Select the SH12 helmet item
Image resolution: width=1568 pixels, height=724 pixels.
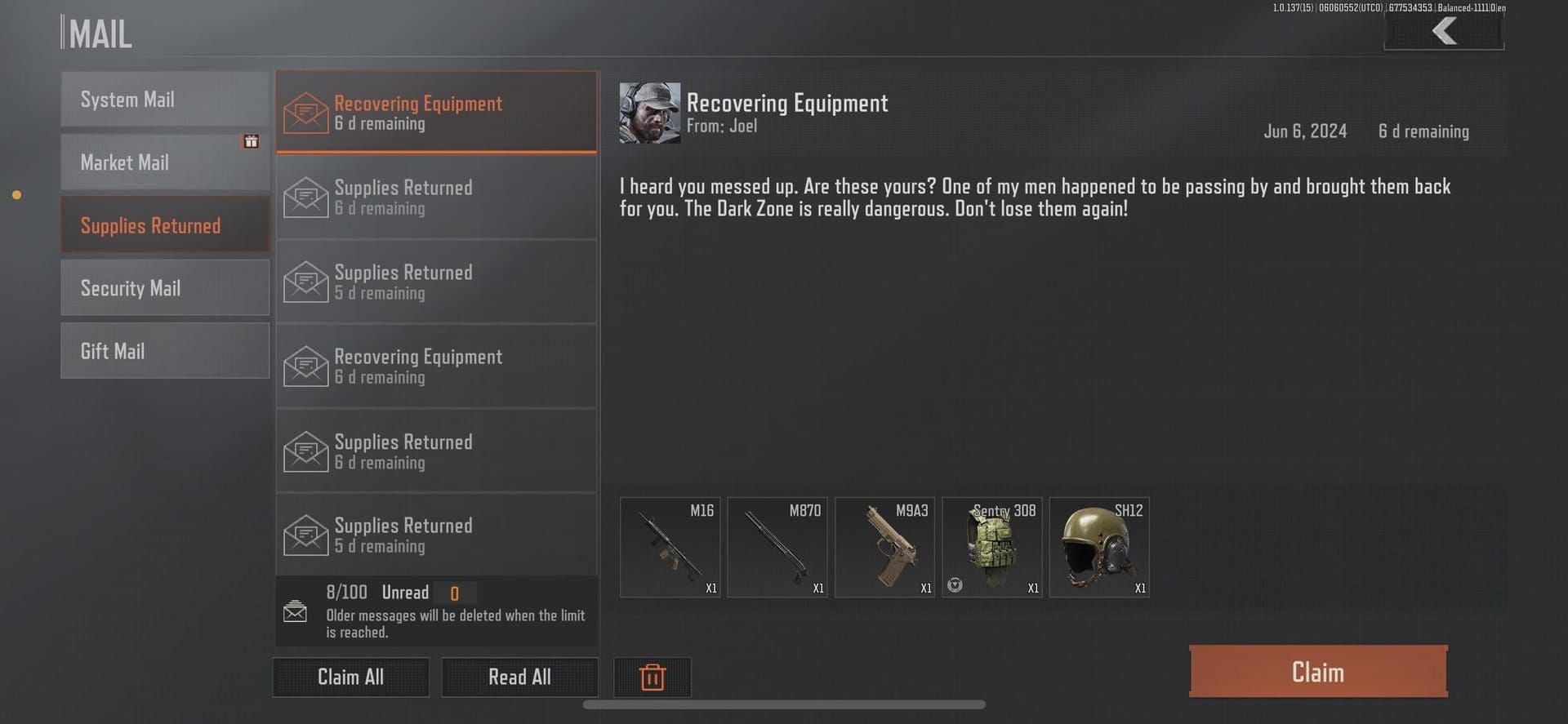(x=1098, y=548)
